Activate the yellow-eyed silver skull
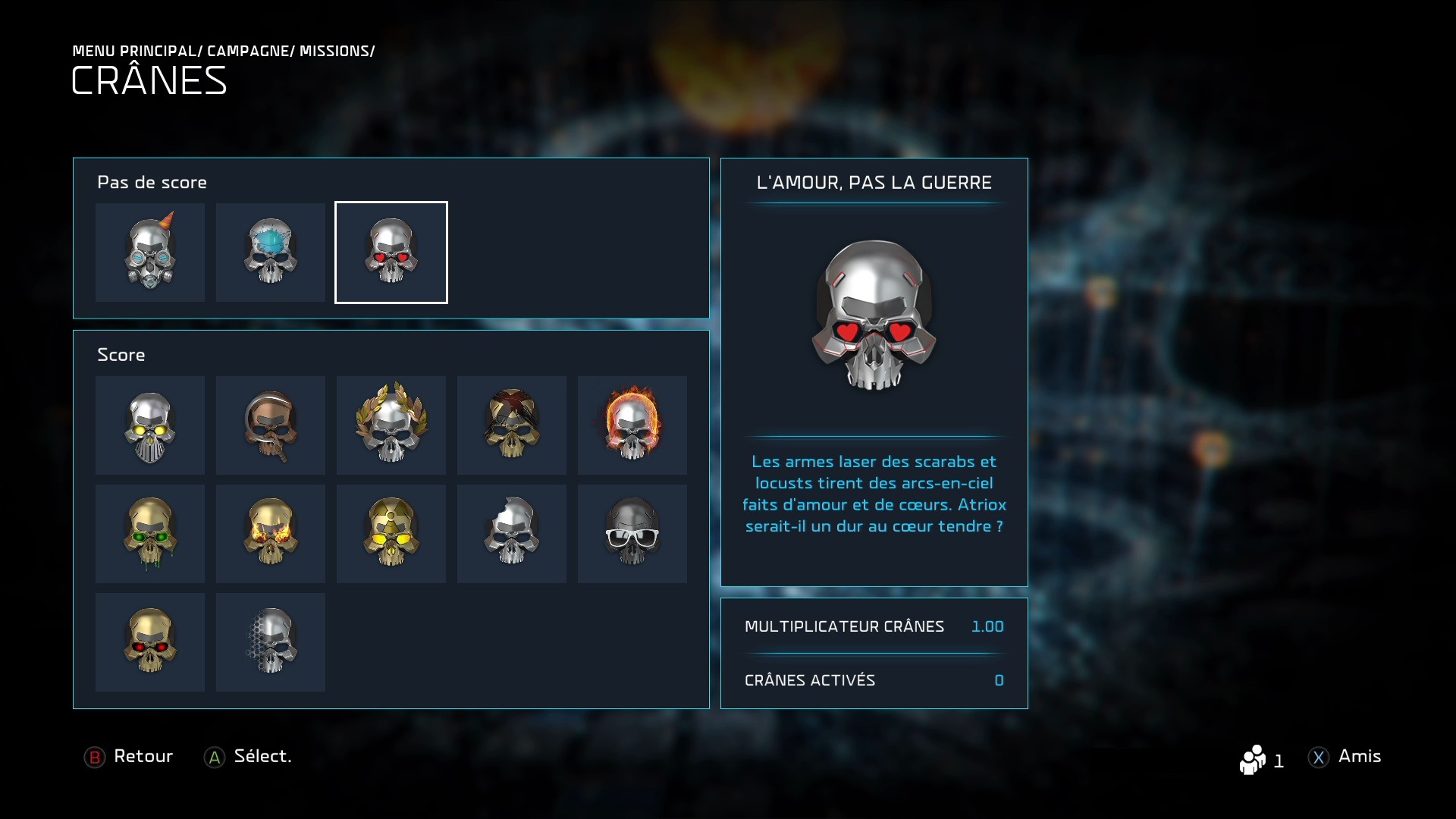 coord(150,425)
